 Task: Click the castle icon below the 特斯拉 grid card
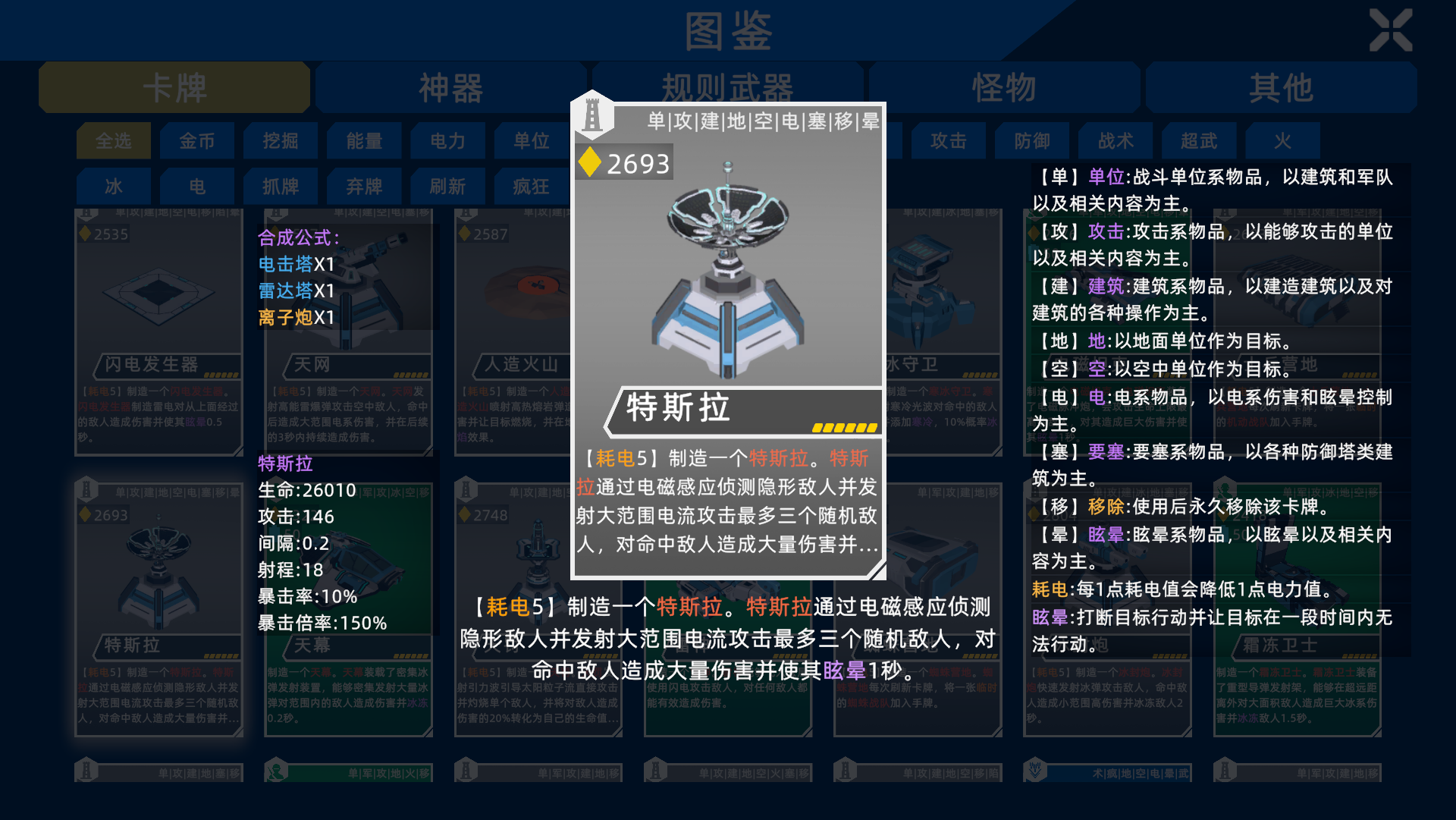click(86, 771)
